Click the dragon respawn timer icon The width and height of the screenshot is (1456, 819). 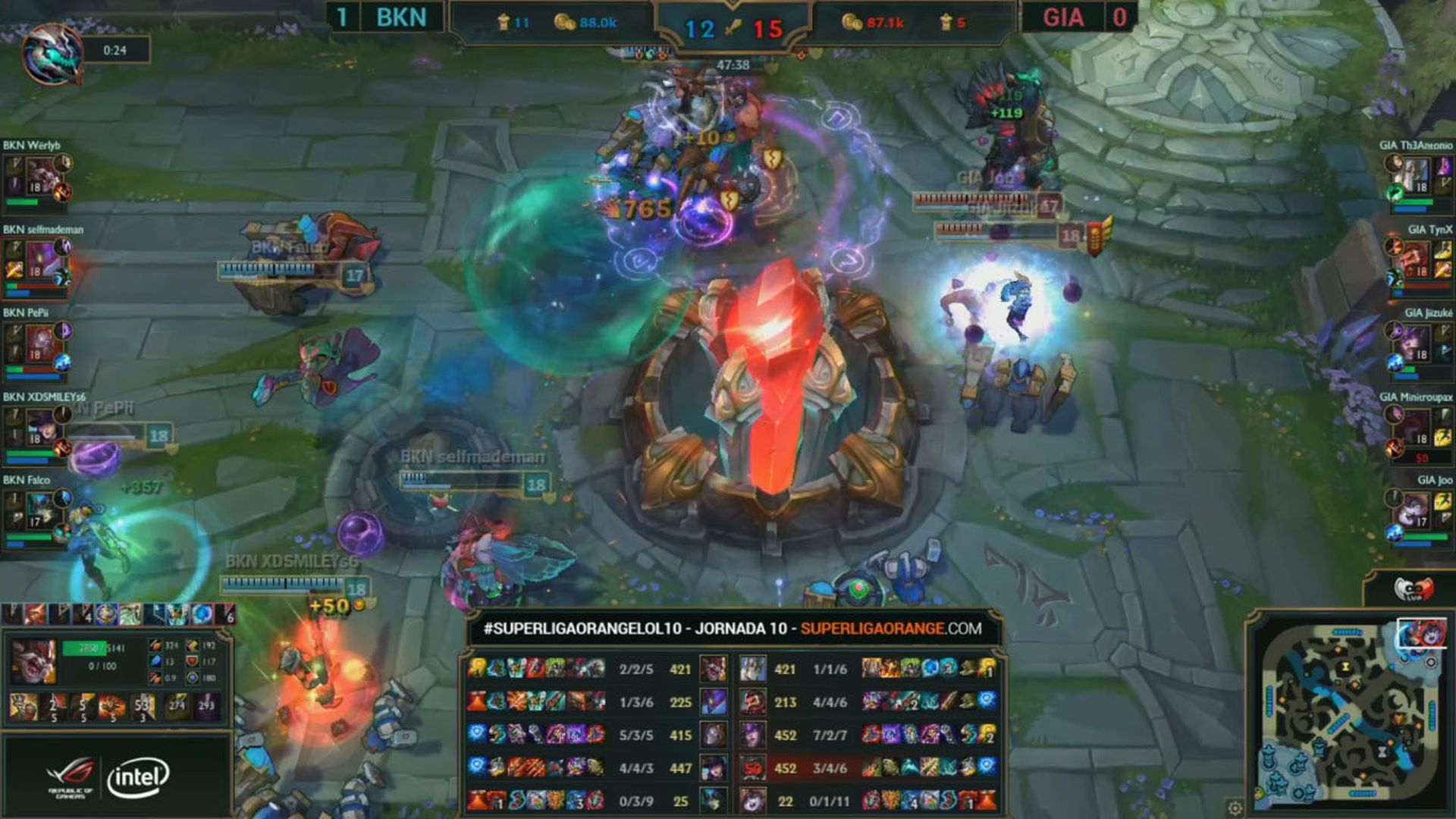[52, 52]
